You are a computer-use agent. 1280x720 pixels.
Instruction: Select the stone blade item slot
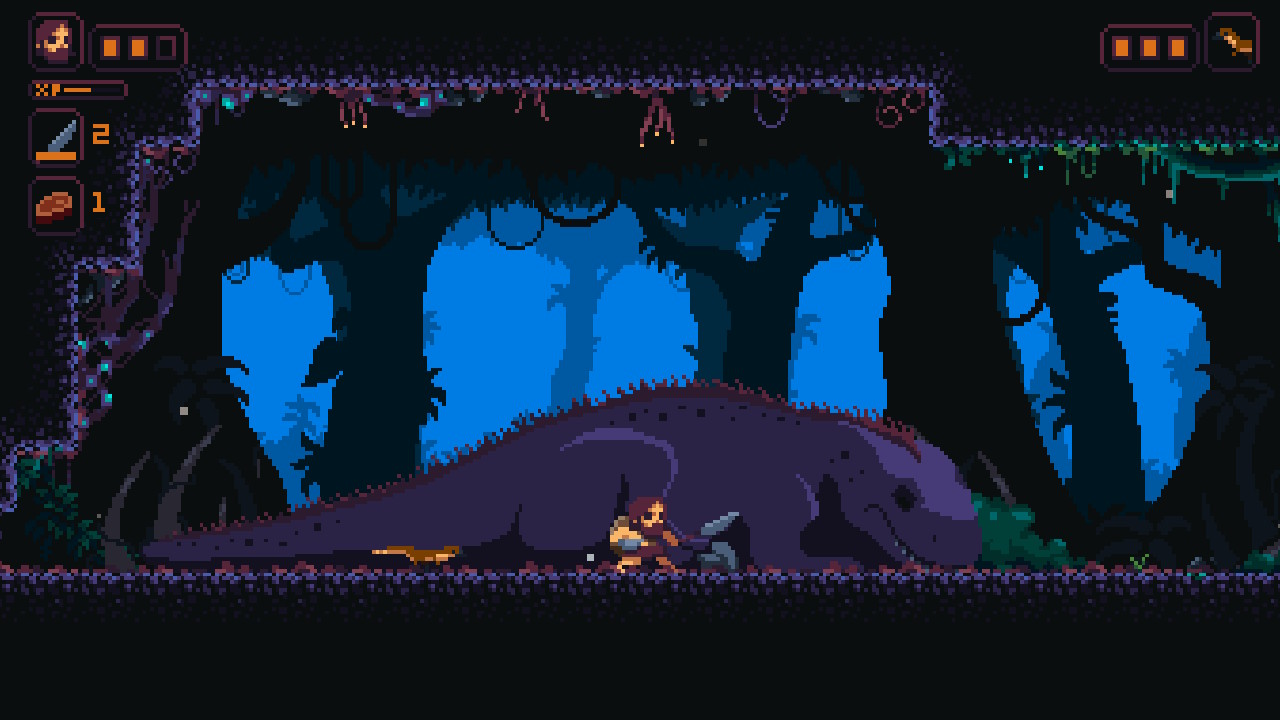(x=56, y=137)
